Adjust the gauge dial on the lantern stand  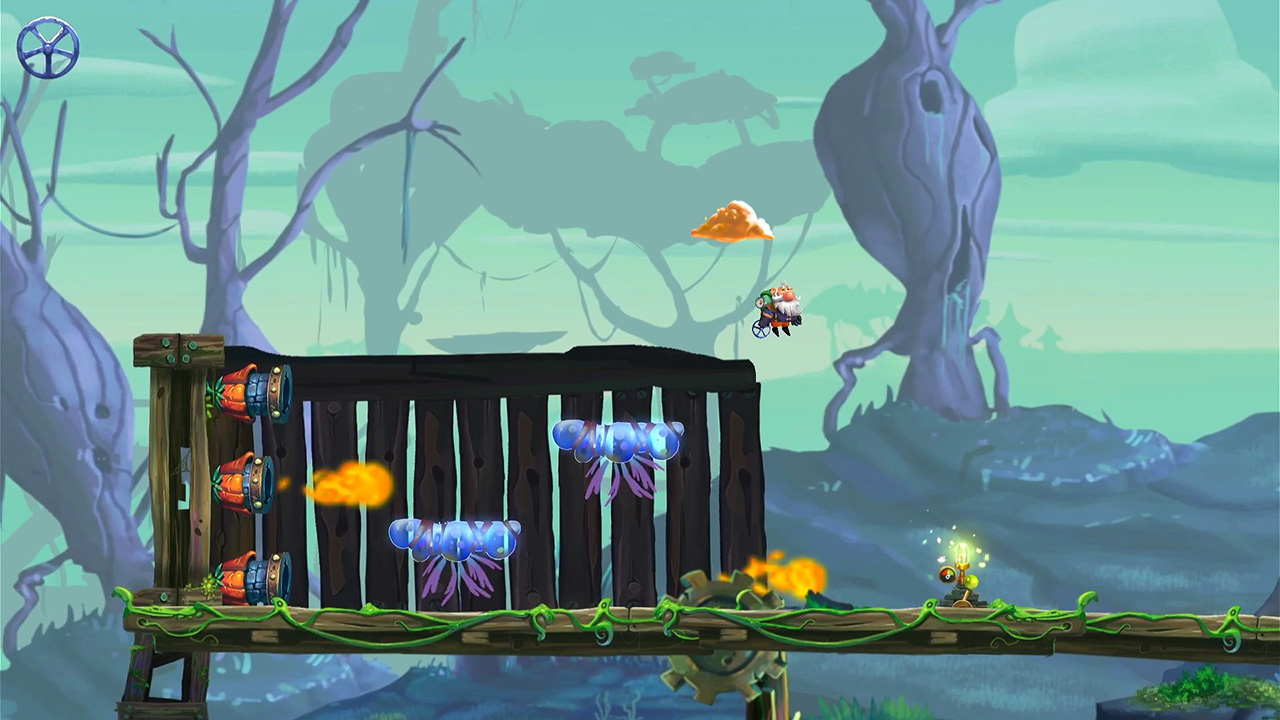point(947,574)
